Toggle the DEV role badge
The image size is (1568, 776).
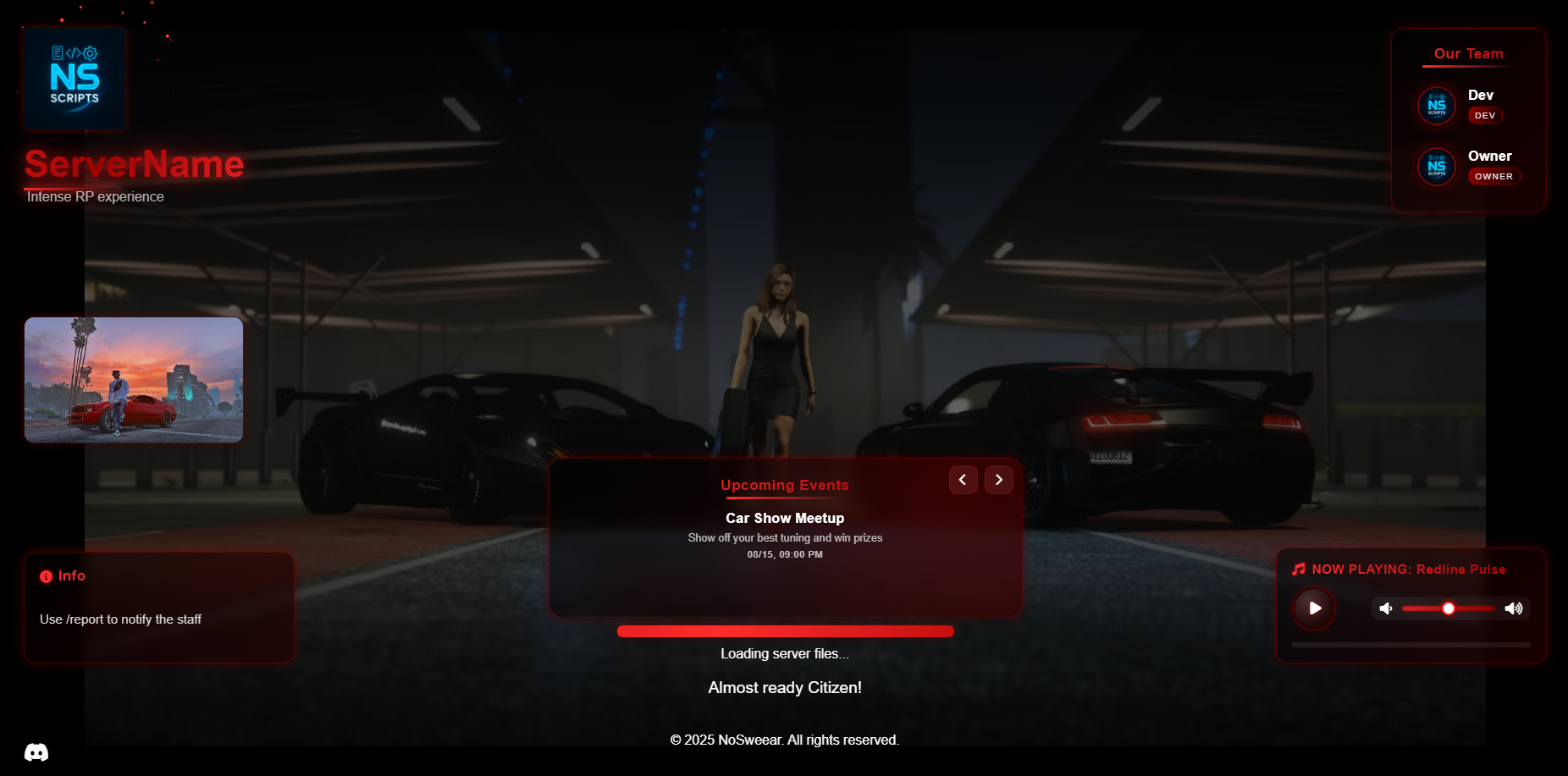point(1485,115)
